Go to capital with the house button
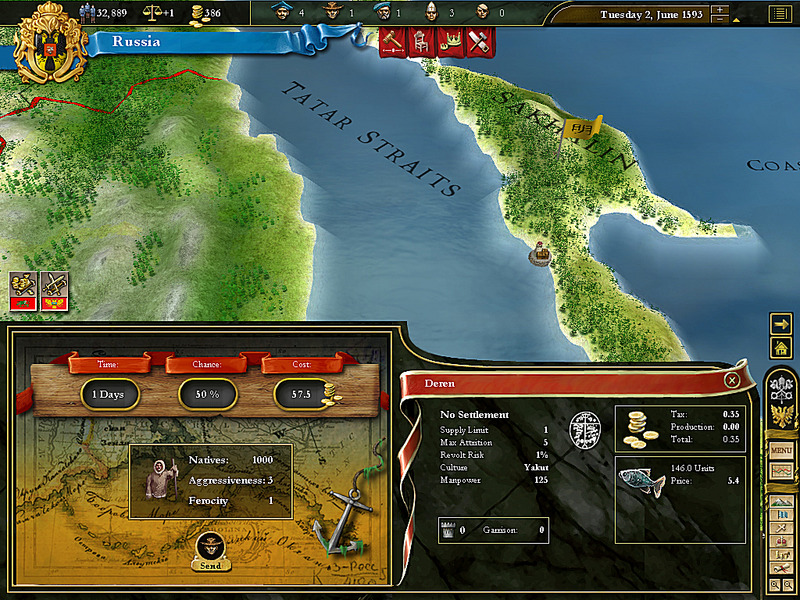Image resolution: width=800 pixels, height=600 pixels. click(781, 347)
